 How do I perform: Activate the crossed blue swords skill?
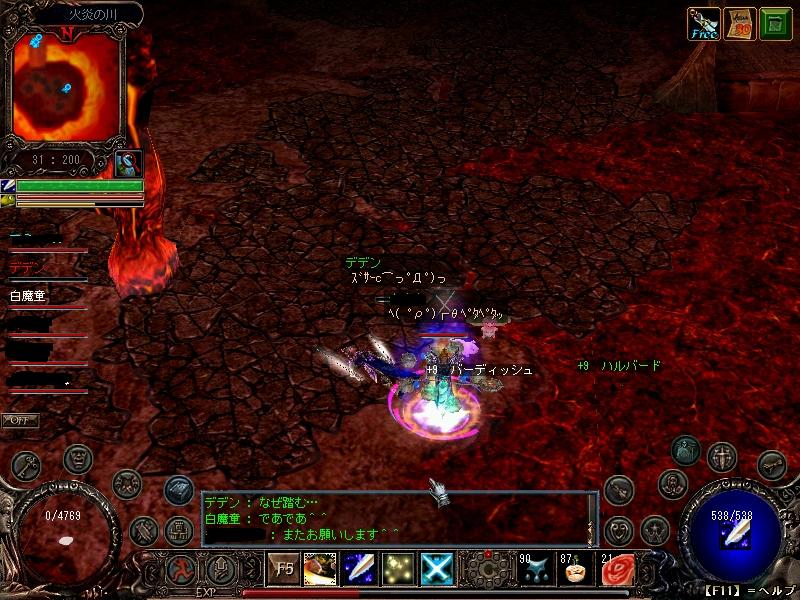coord(437,570)
